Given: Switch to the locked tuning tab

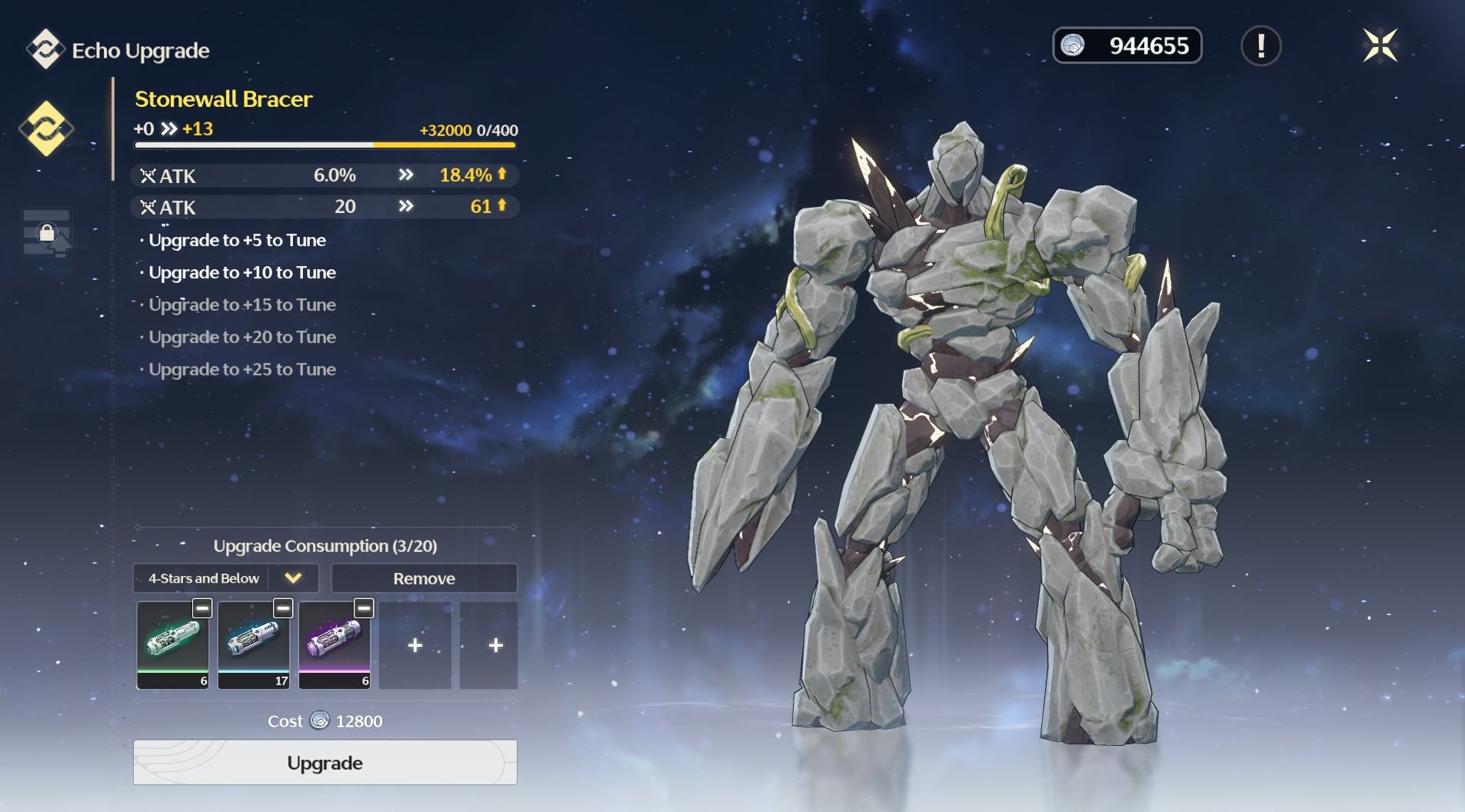Looking at the screenshot, I should click(47, 233).
